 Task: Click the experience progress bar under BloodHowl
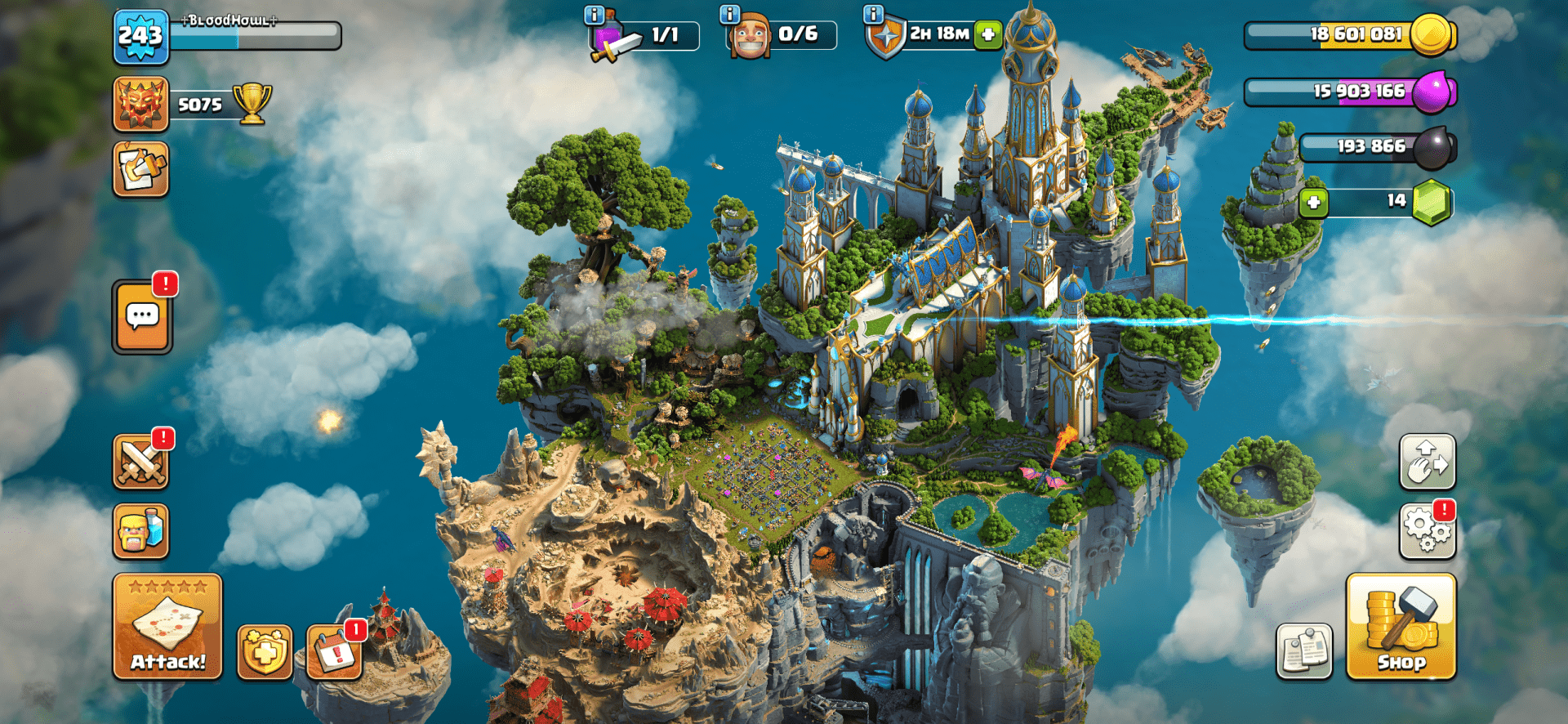(253, 35)
